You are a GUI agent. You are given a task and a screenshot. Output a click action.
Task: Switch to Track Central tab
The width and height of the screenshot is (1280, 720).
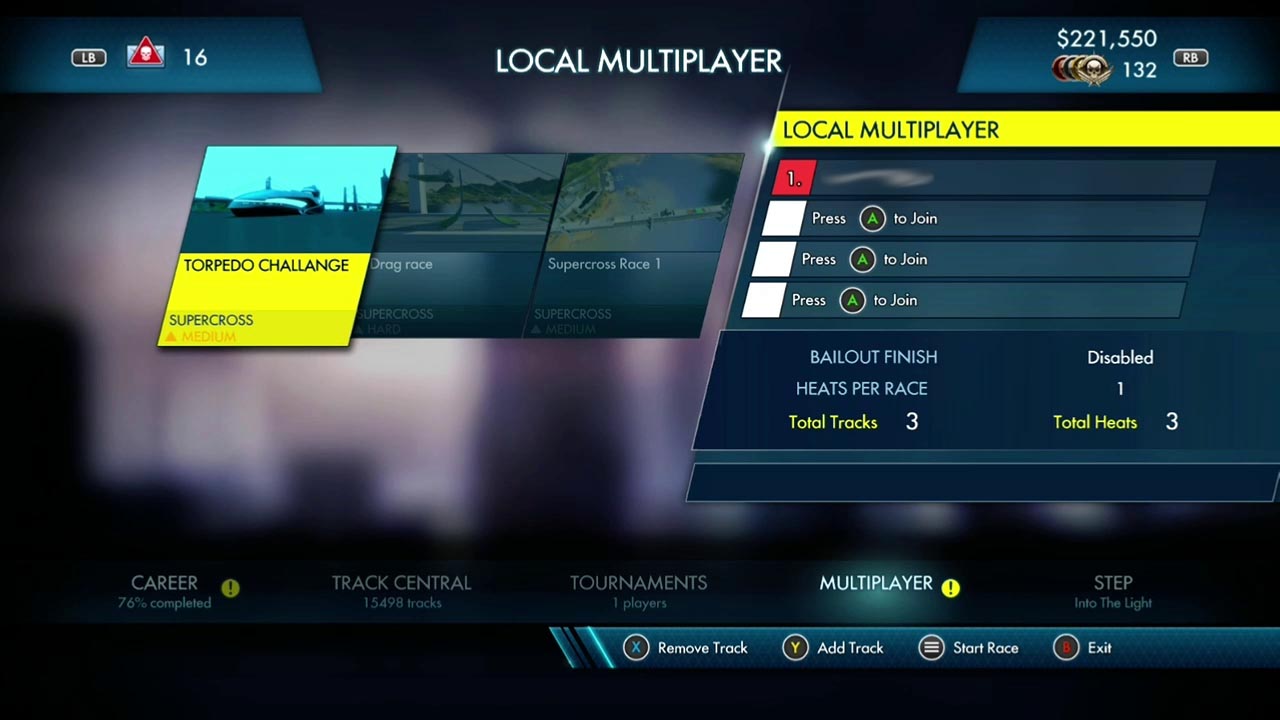[x=401, y=590]
